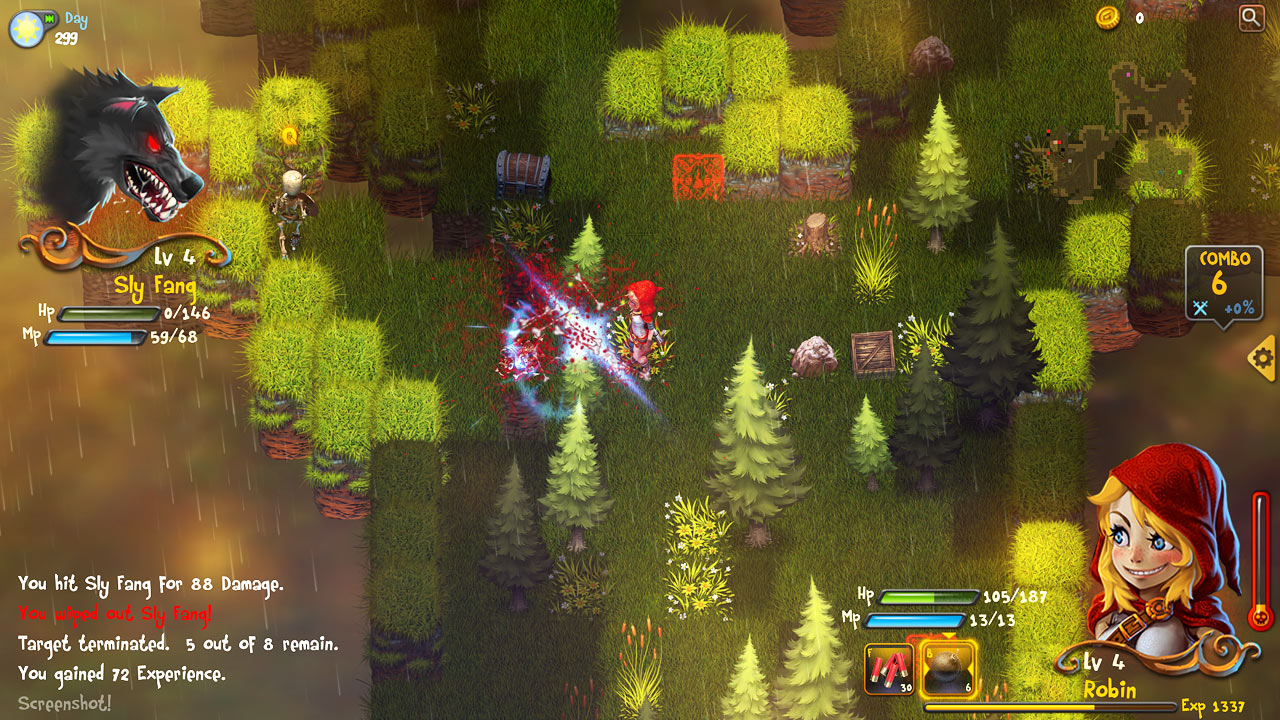Click the sun icon beside Day 299

click(26, 29)
